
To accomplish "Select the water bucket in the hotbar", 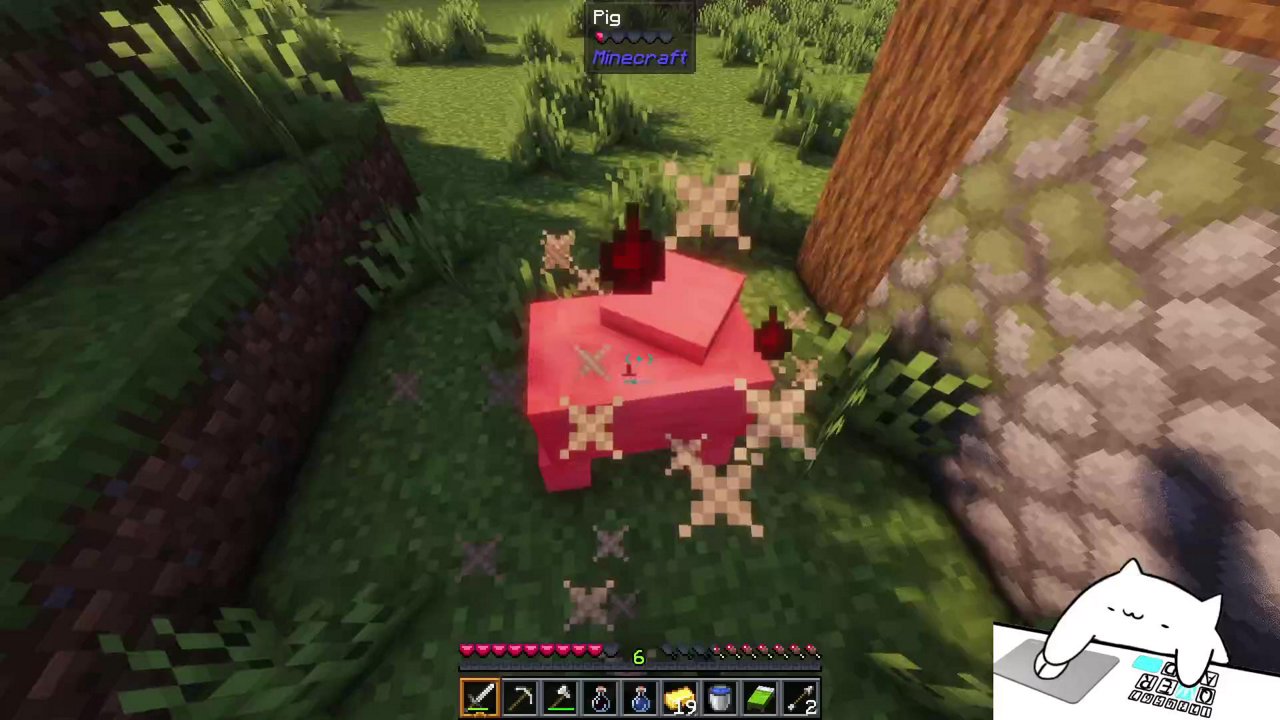I will coord(719,695).
